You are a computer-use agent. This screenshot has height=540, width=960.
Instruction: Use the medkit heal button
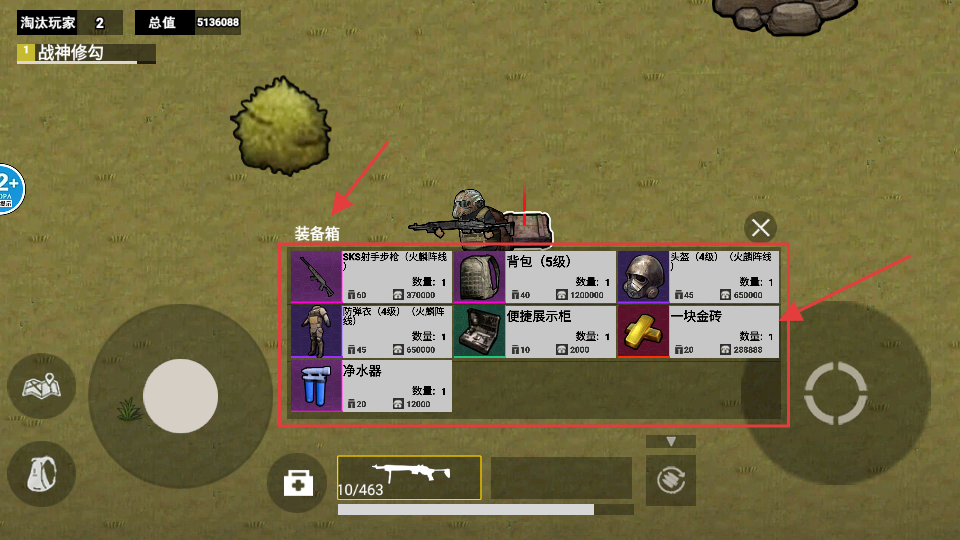point(298,484)
